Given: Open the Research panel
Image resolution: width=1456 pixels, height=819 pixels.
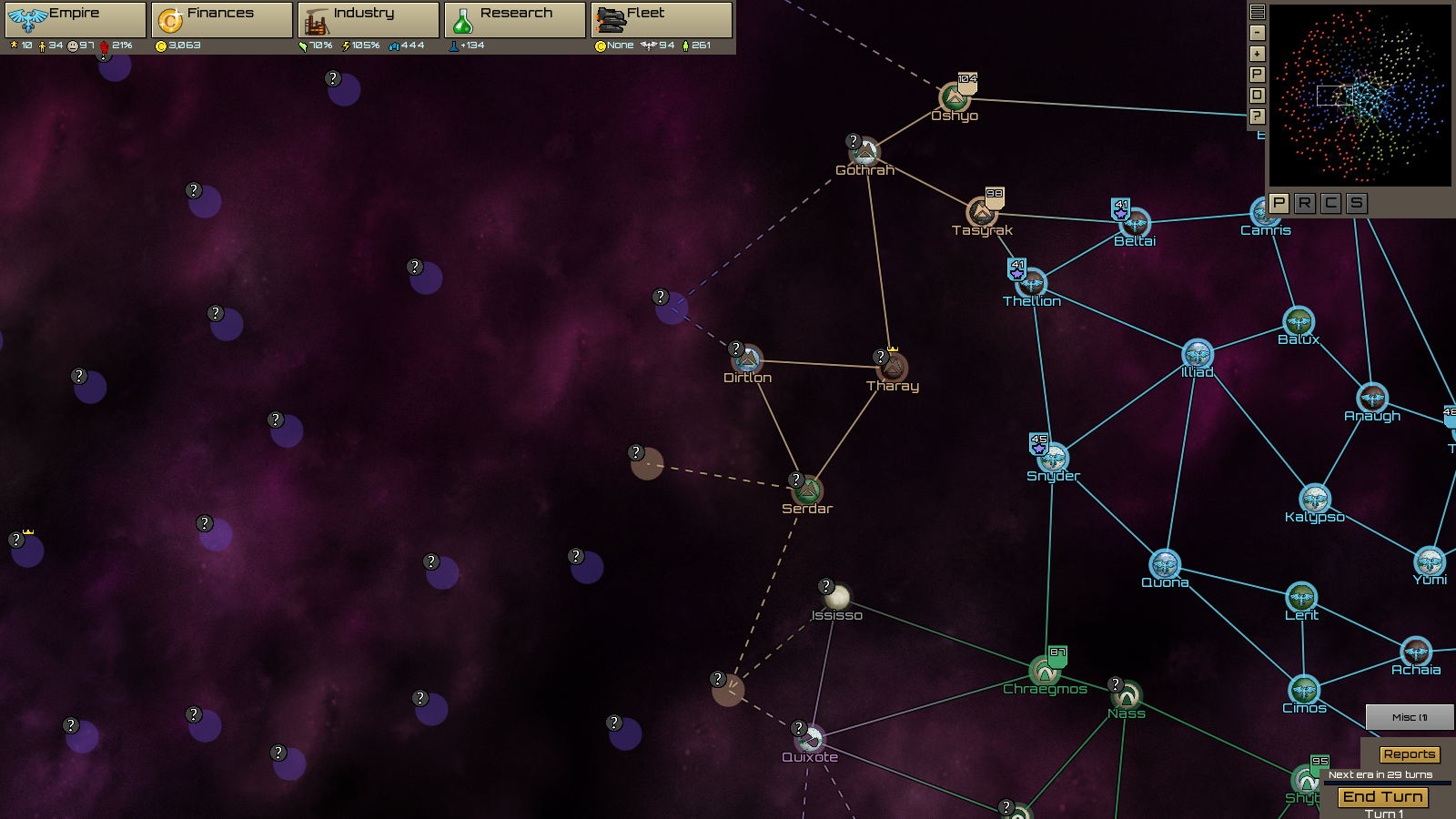Looking at the screenshot, I should point(515,19).
